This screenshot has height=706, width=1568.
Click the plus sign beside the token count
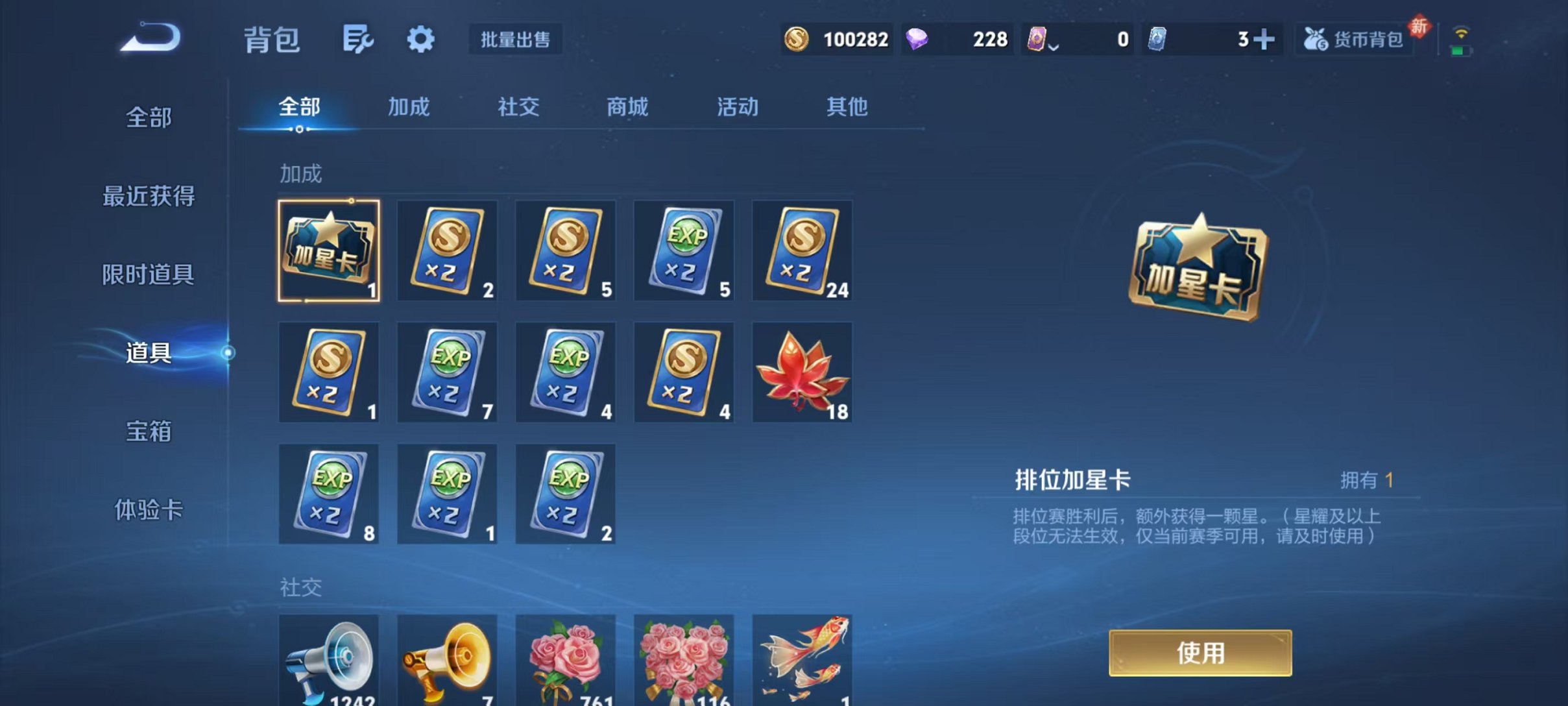point(1266,40)
